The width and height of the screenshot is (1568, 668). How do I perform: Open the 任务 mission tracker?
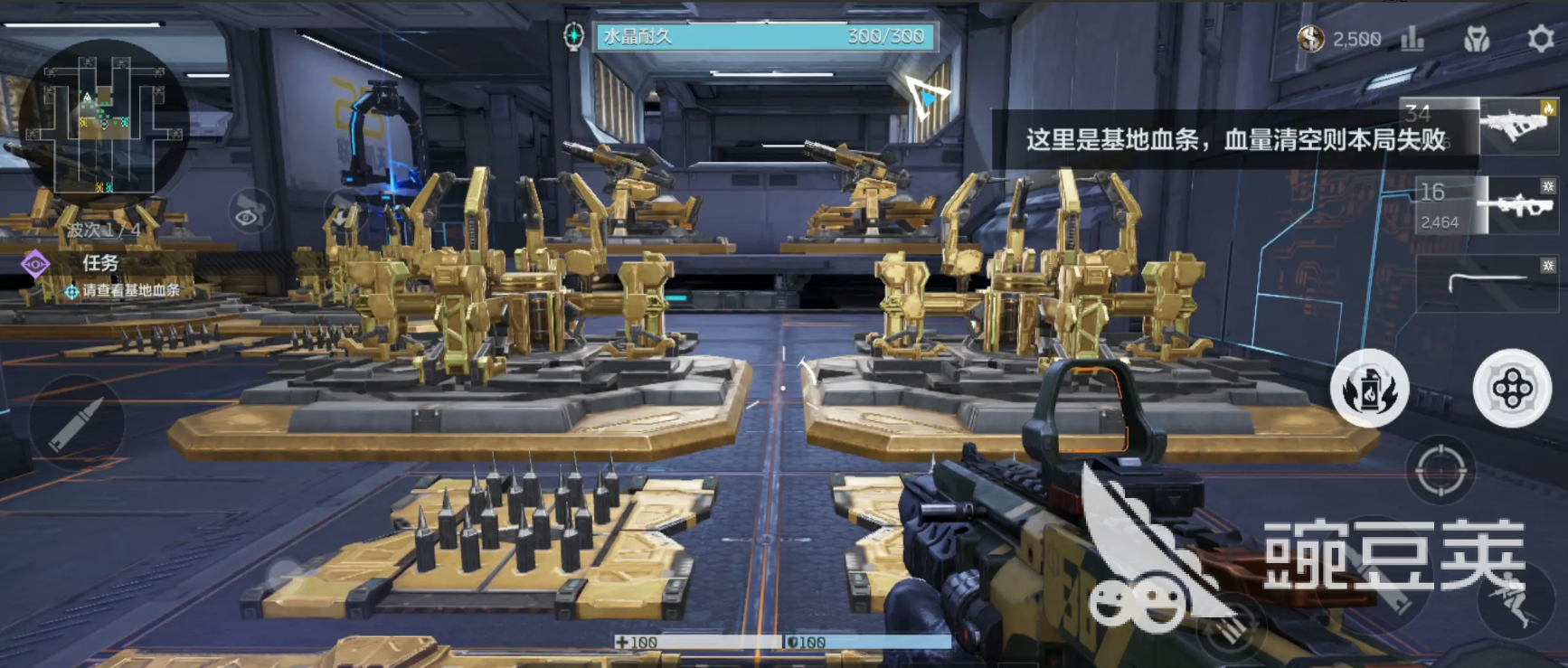pos(99,263)
